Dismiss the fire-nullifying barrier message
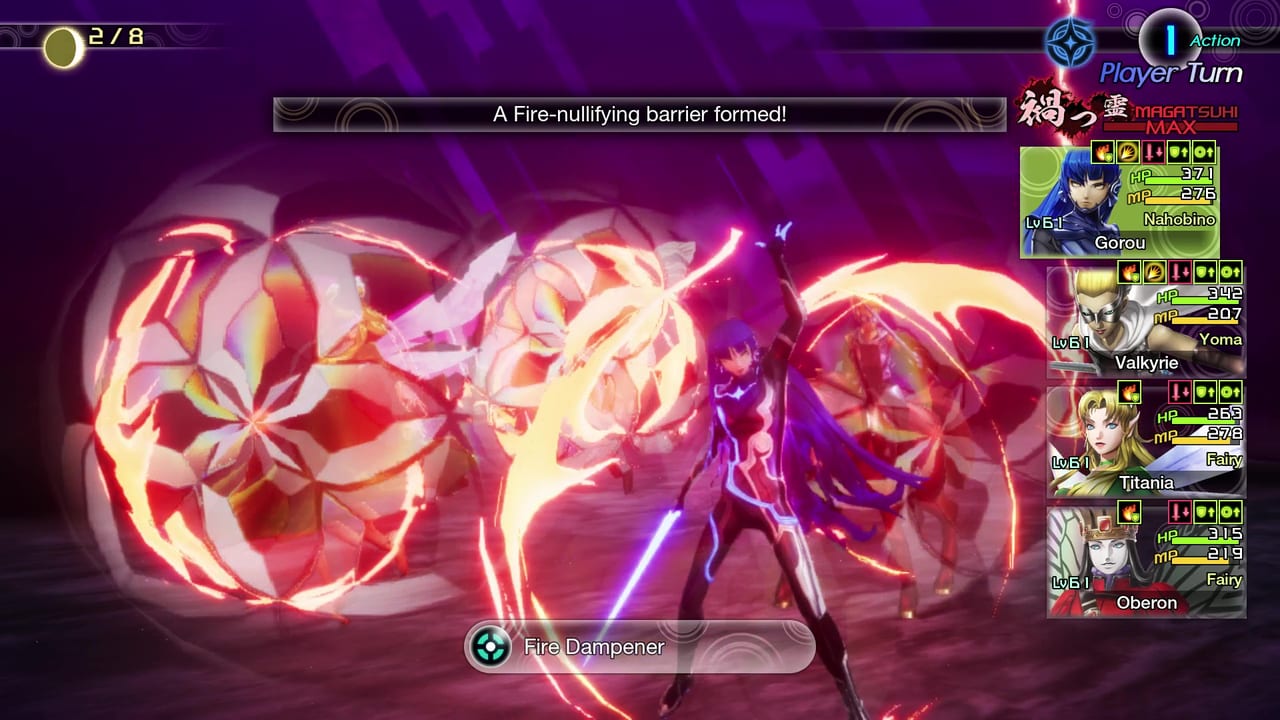 (639, 114)
